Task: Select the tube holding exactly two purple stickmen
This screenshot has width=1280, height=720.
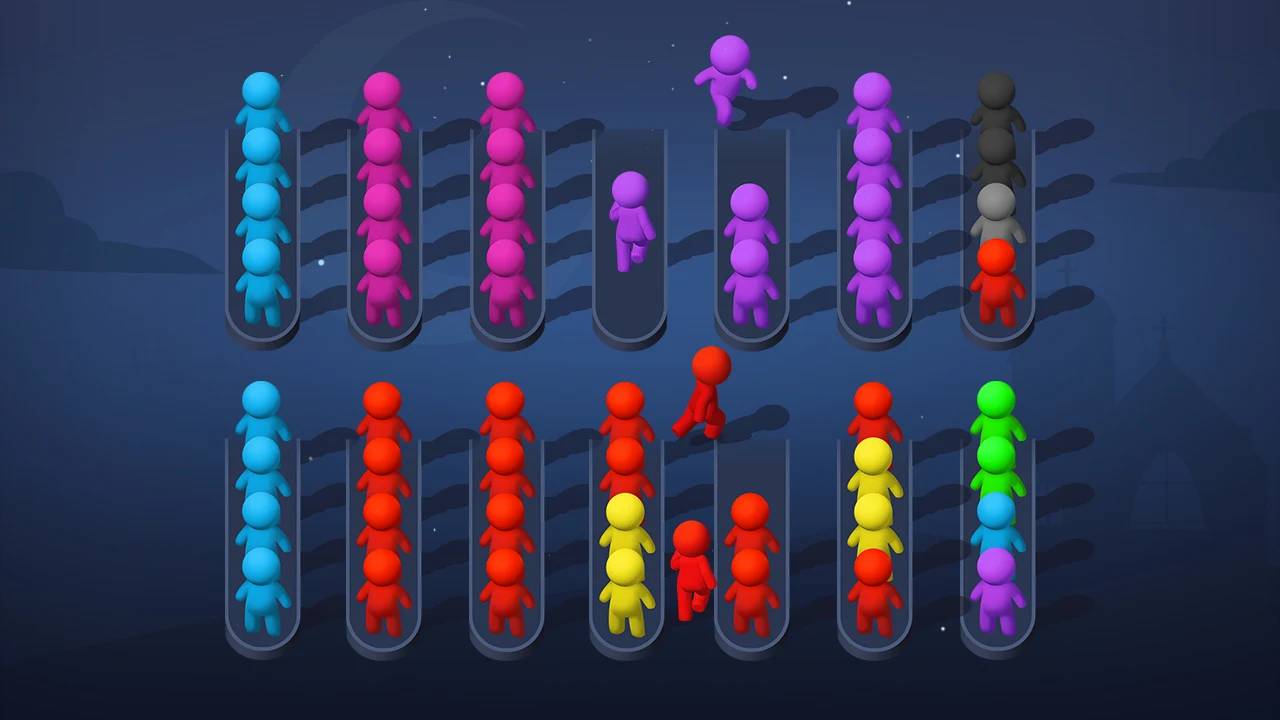Action: (x=751, y=250)
